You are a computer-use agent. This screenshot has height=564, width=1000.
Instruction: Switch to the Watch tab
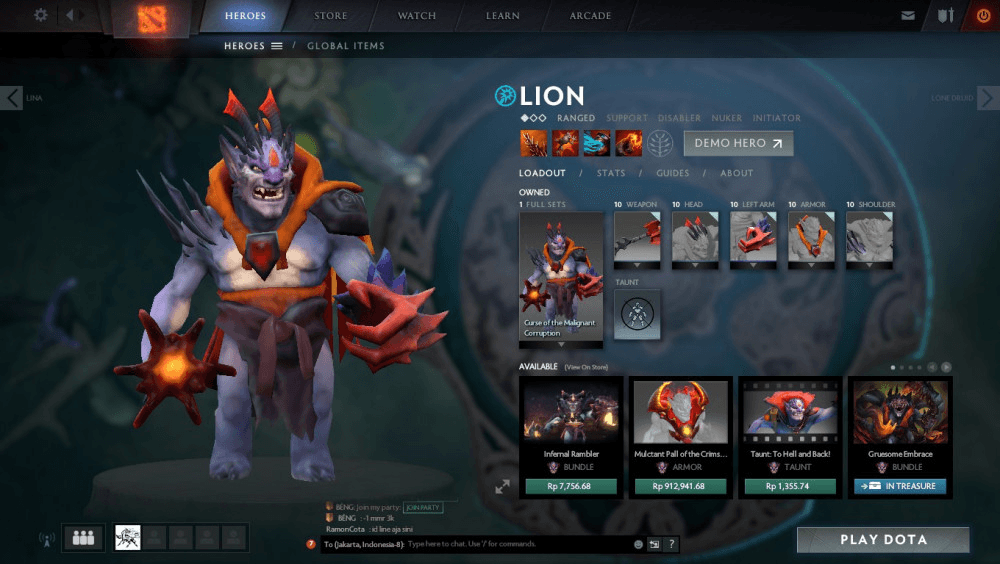click(x=417, y=16)
